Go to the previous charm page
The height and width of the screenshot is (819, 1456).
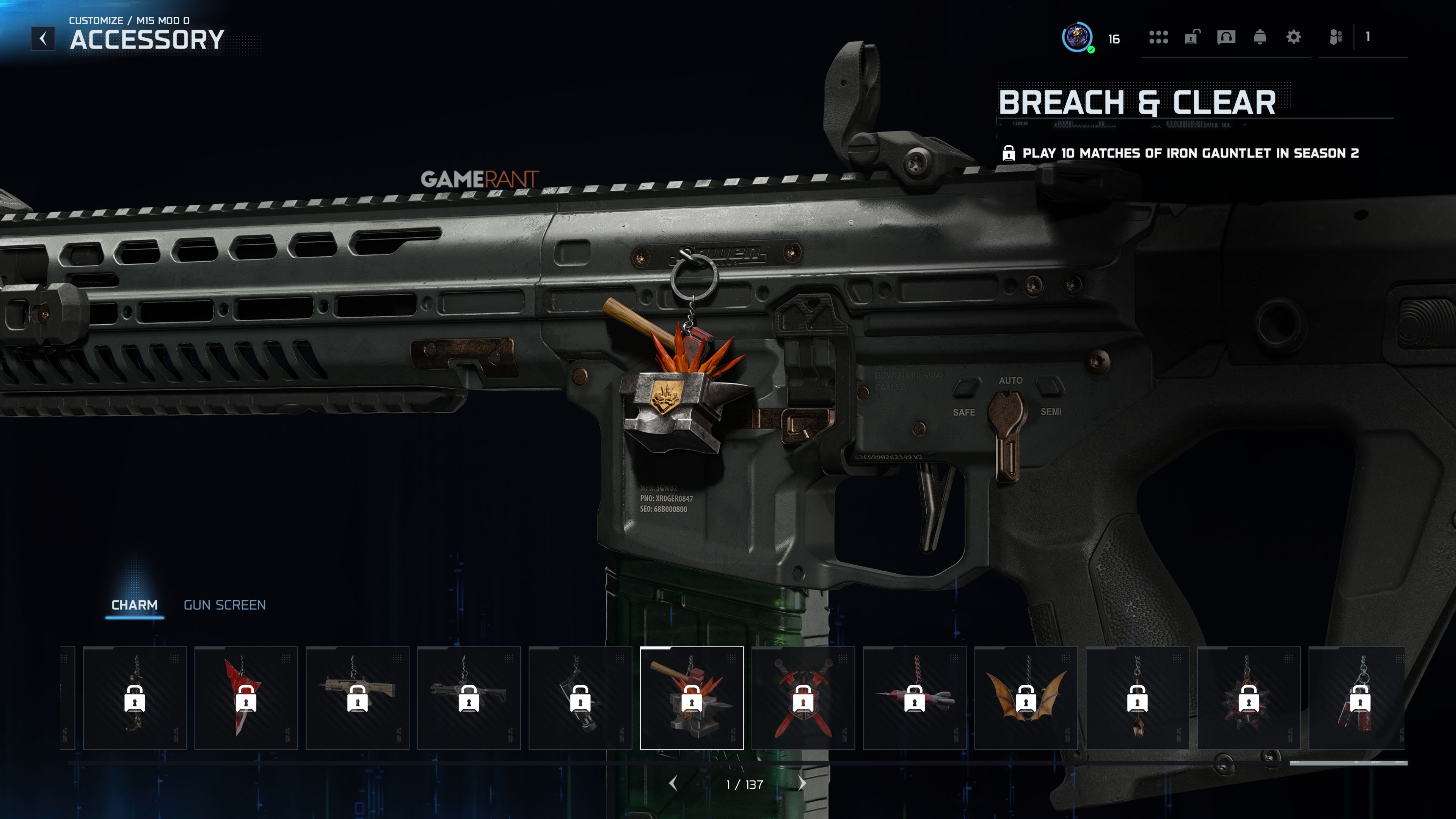coord(673,783)
